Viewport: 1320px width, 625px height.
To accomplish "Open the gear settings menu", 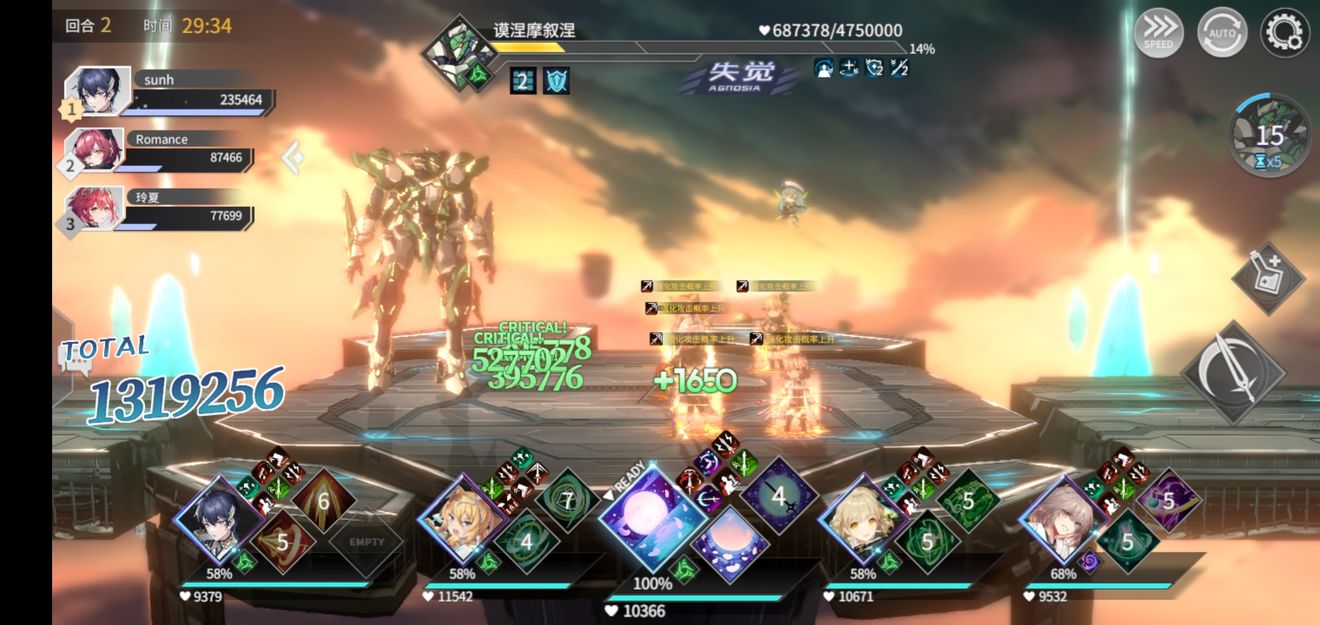I will pos(1285,32).
